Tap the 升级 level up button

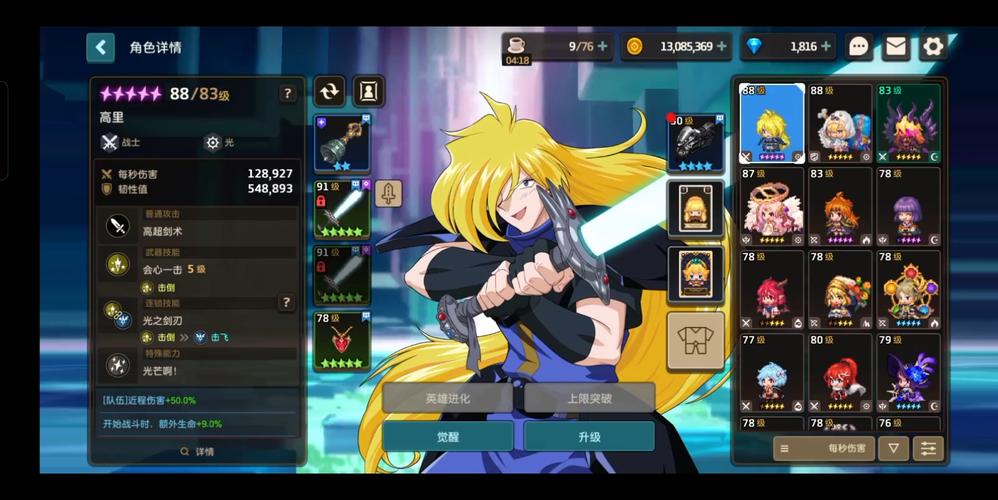click(589, 437)
